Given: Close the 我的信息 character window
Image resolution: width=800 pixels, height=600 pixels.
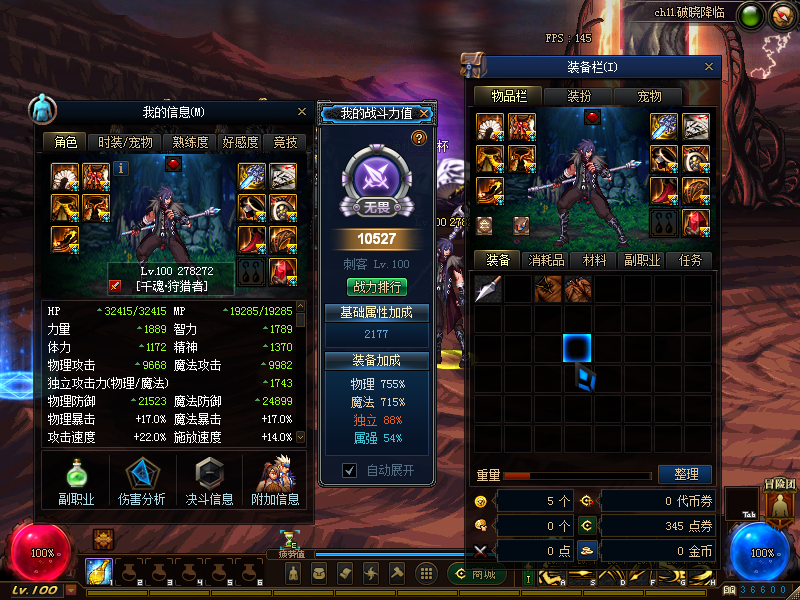Looking at the screenshot, I should [x=302, y=112].
